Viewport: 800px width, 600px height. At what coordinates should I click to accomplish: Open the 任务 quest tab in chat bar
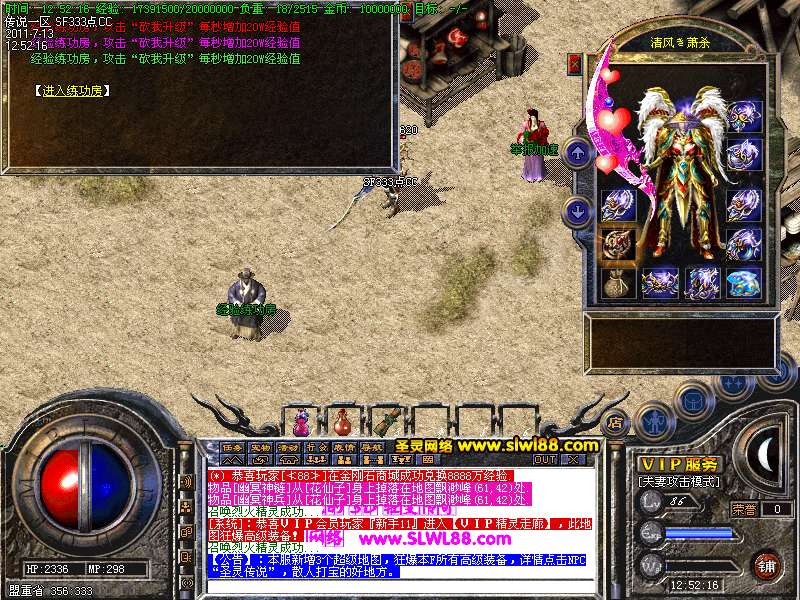point(232,447)
